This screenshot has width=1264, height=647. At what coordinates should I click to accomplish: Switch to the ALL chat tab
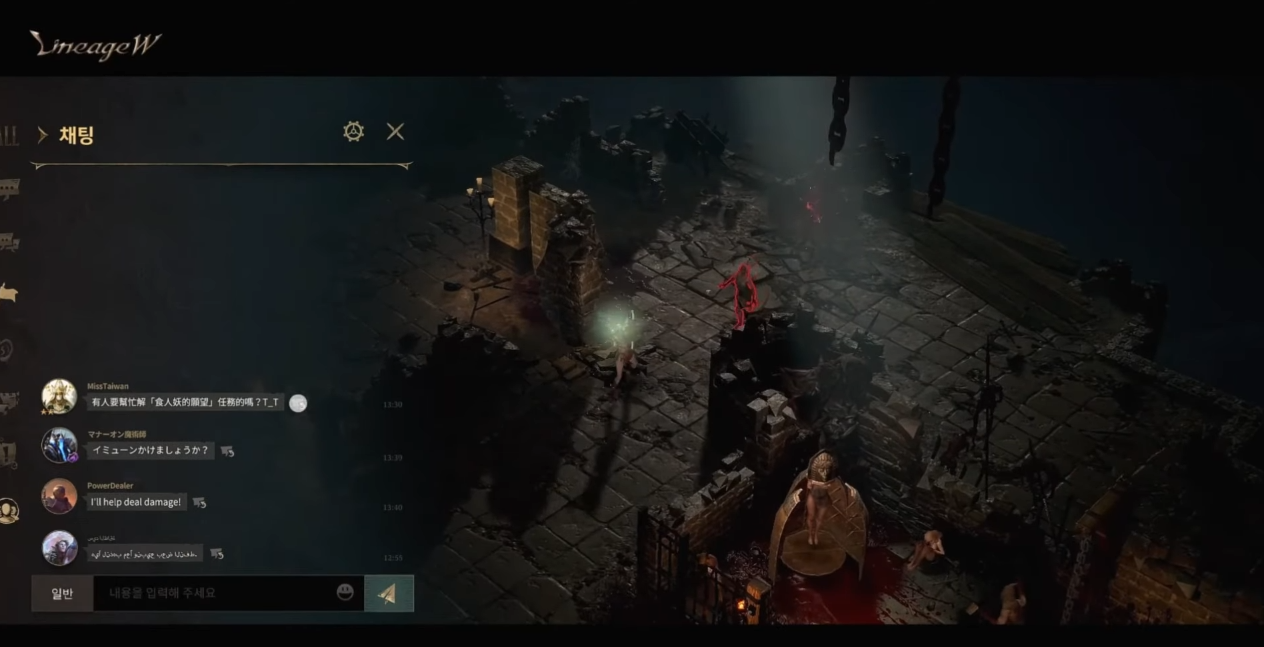(x=9, y=136)
